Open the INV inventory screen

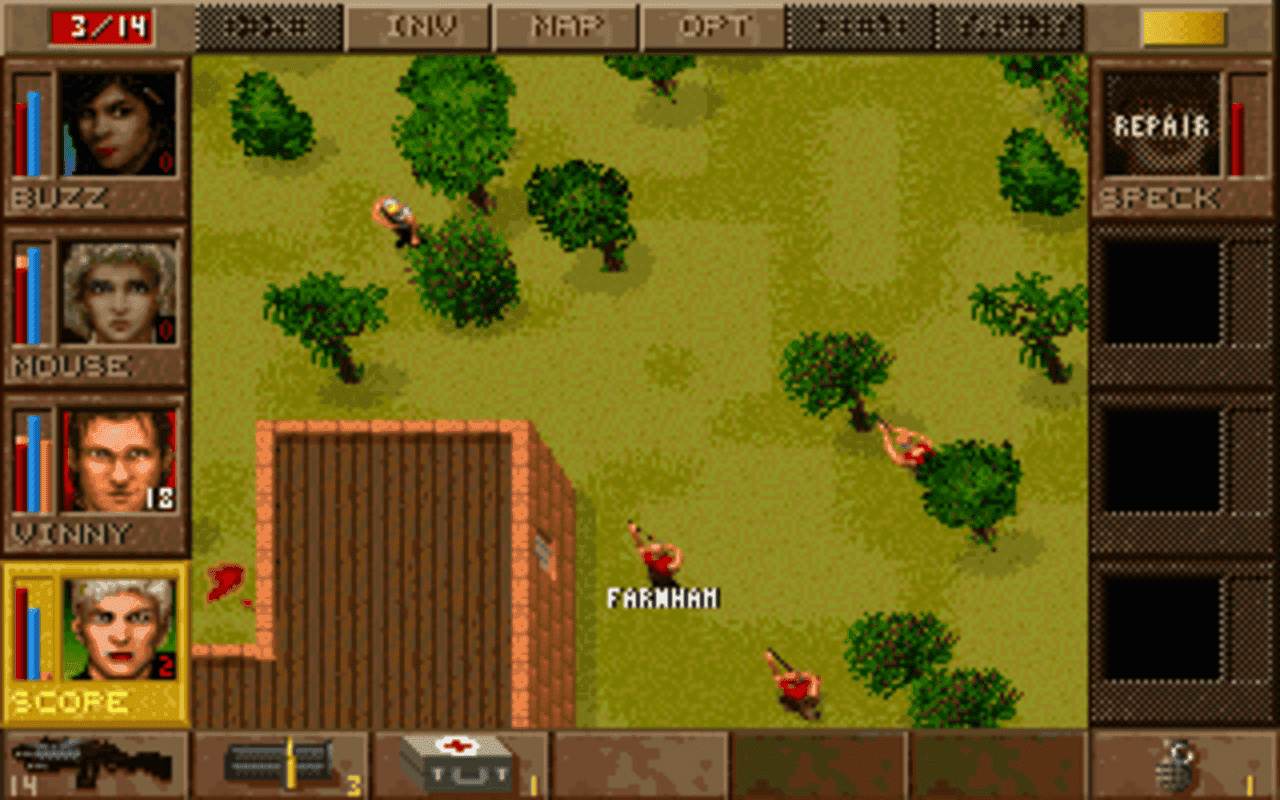[418, 28]
